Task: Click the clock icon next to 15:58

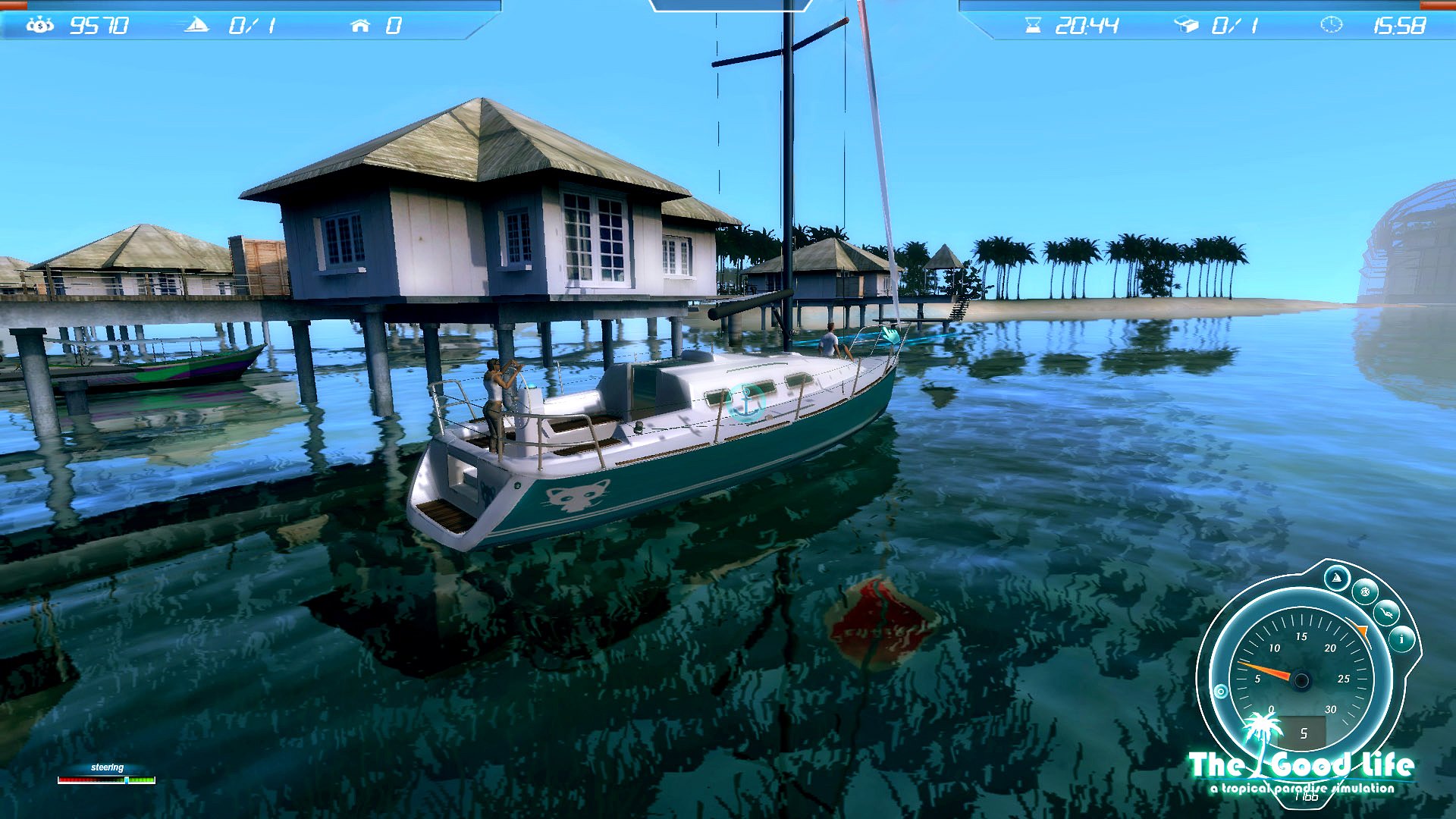Action: tap(1332, 24)
